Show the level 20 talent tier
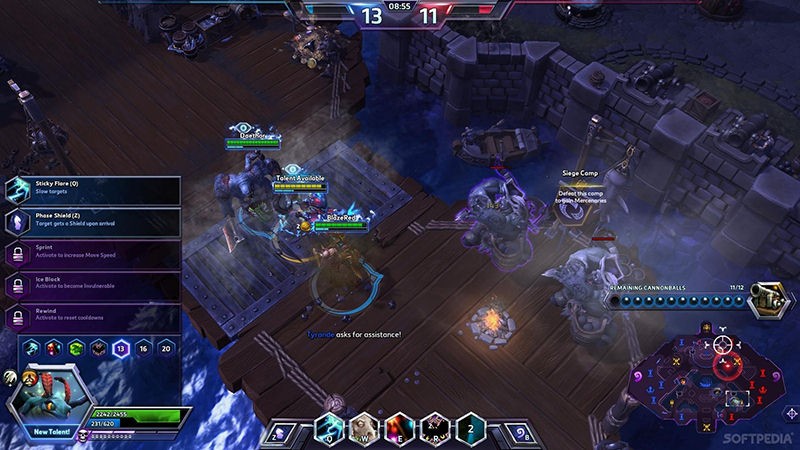The image size is (800, 450). (x=166, y=349)
